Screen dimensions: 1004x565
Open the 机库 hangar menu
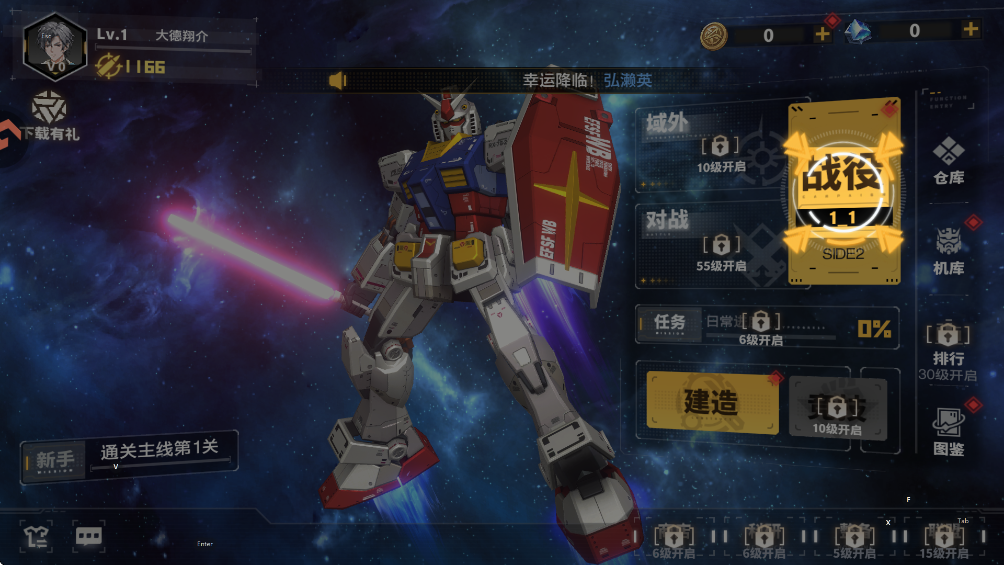pyautogui.click(x=948, y=249)
